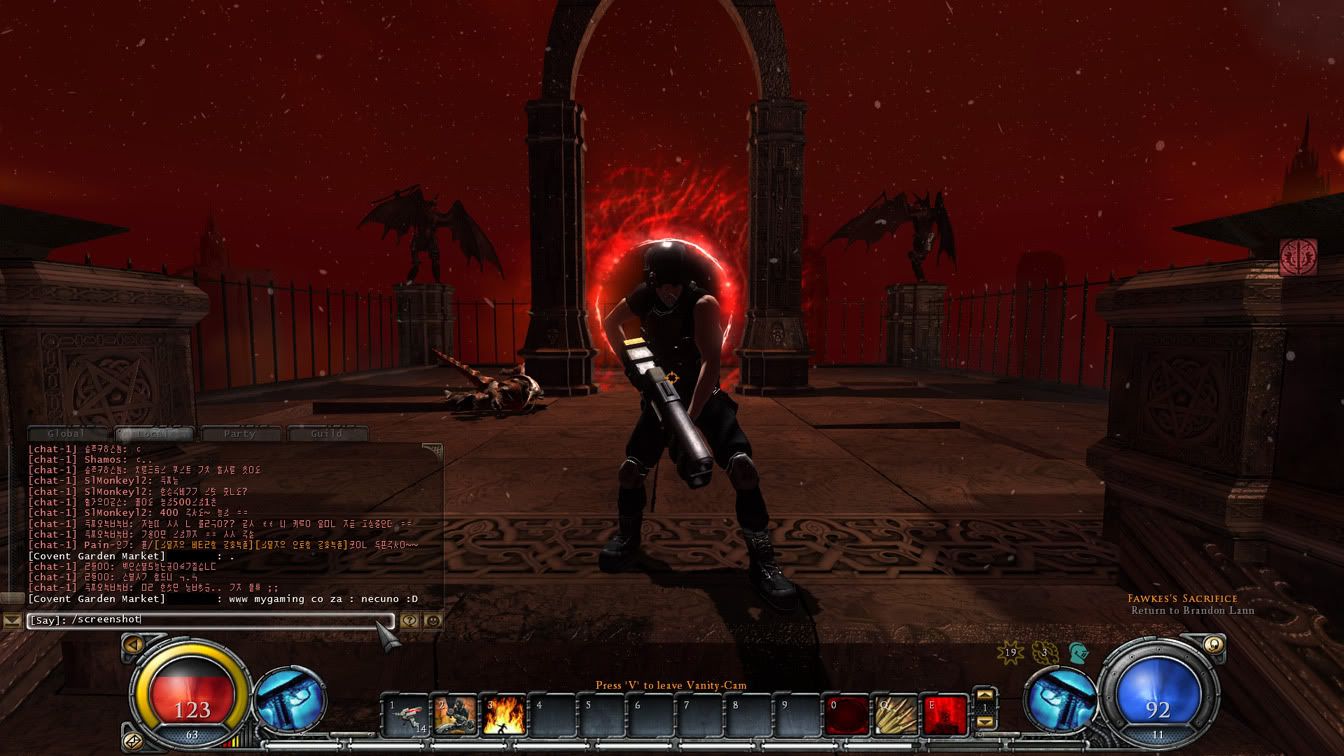Click the left arrow button above health orb

click(132, 647)
